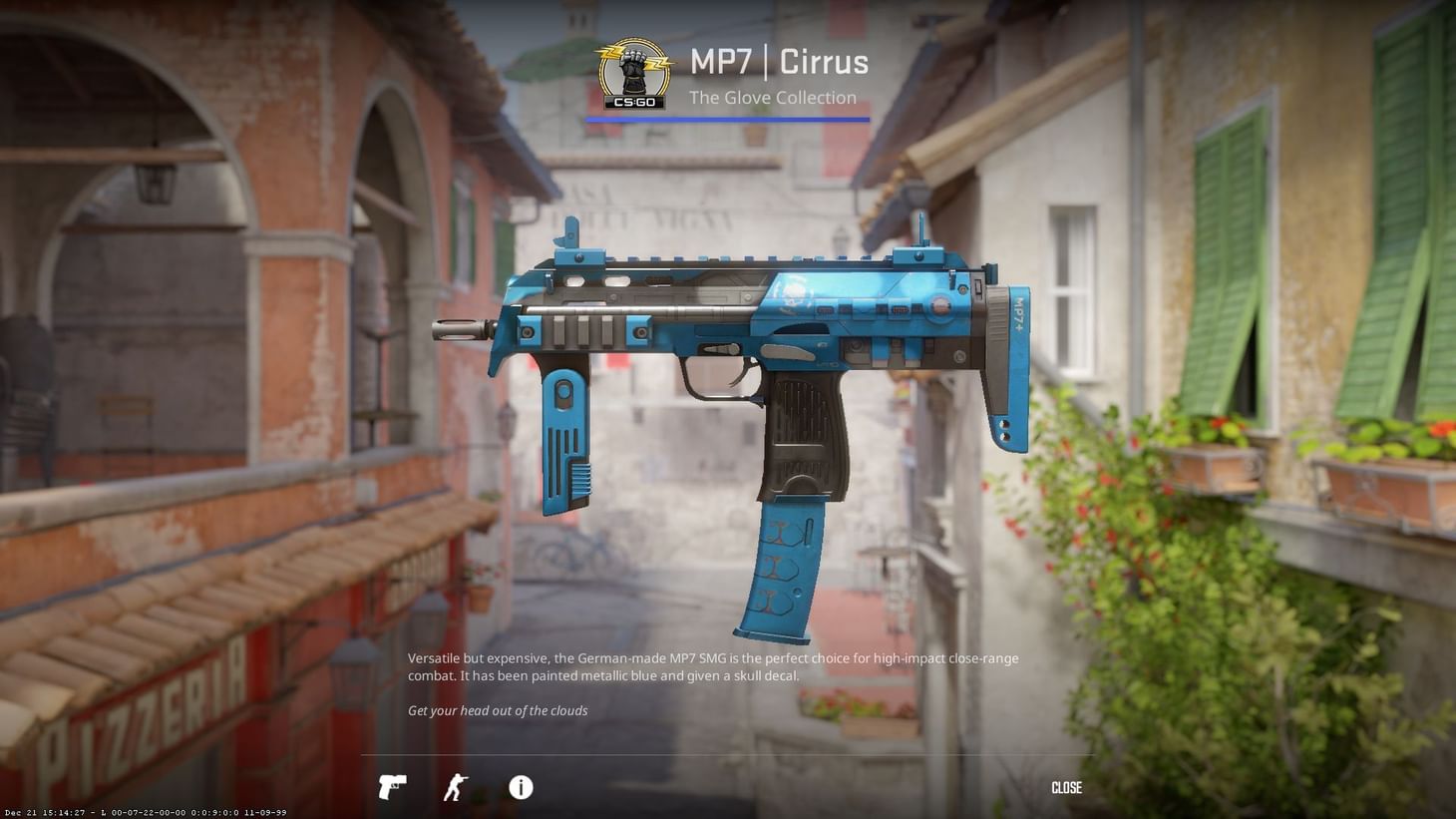Click The Glove Collection label
This screenshot has height=819, width=1456.
[x=773, y=97]
